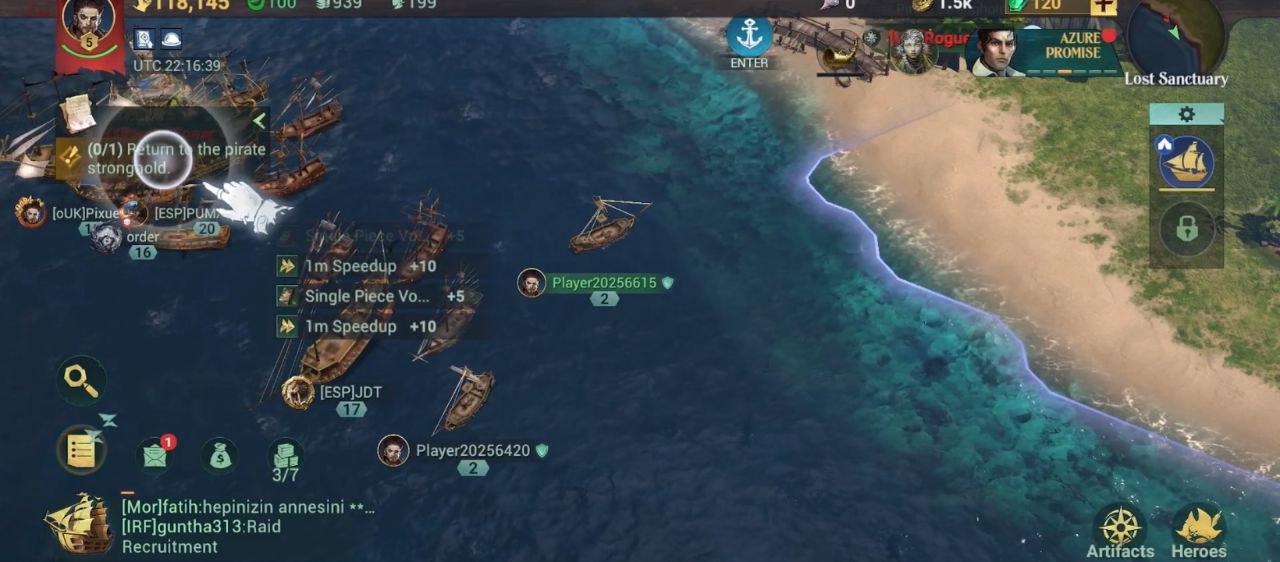Viewport: 1280px width, 562px height.
Task: Tap the locked fleet slot
Action: tap(1186, 229)
